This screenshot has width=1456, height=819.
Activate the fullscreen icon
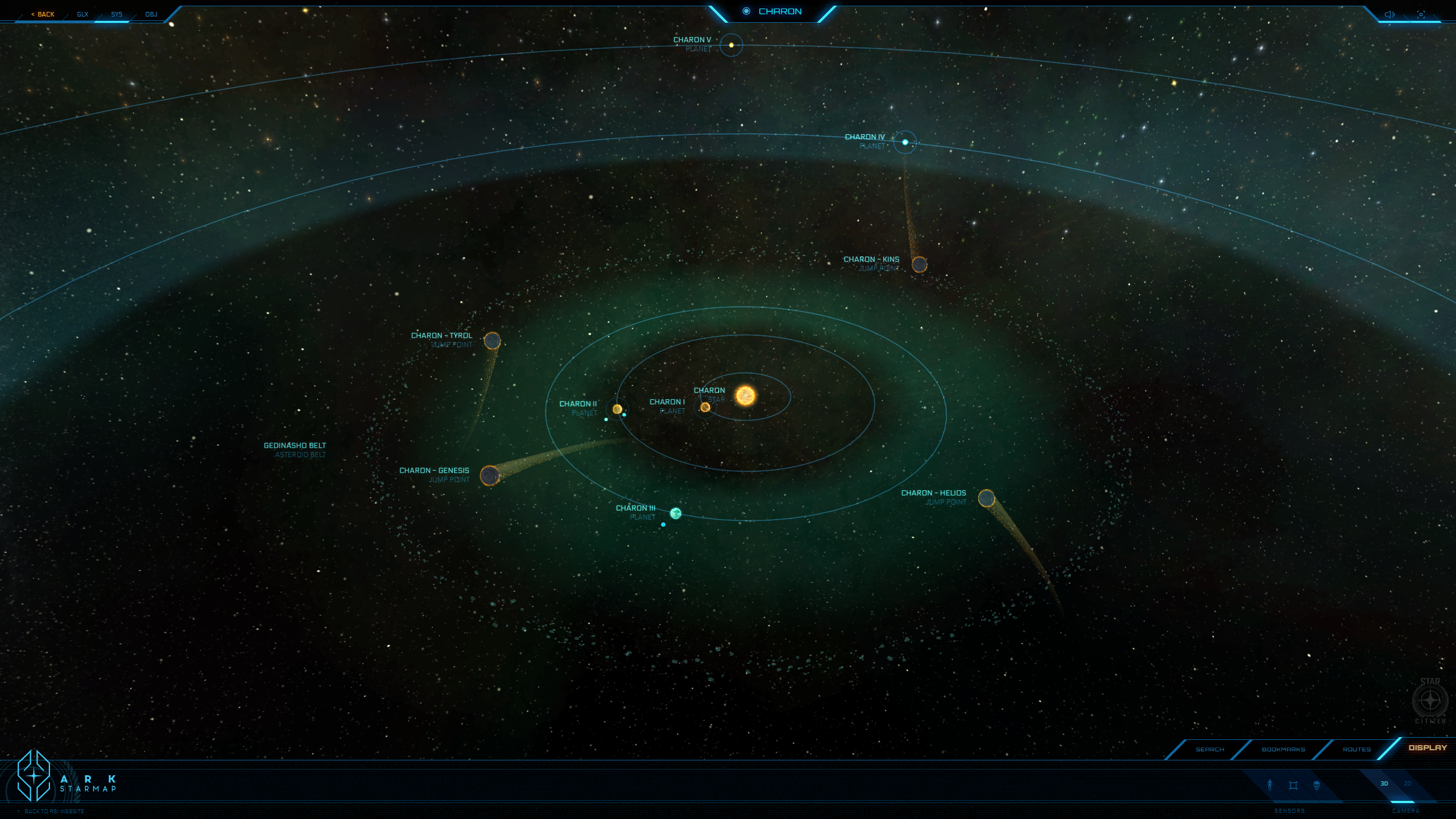click(x=1421, y=14)
